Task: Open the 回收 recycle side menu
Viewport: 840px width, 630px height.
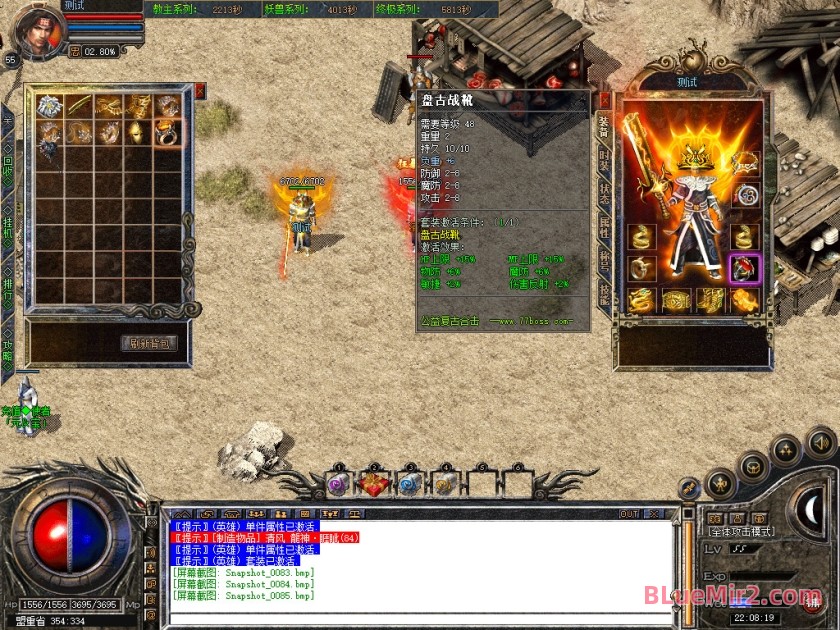Action: (8, 164)
